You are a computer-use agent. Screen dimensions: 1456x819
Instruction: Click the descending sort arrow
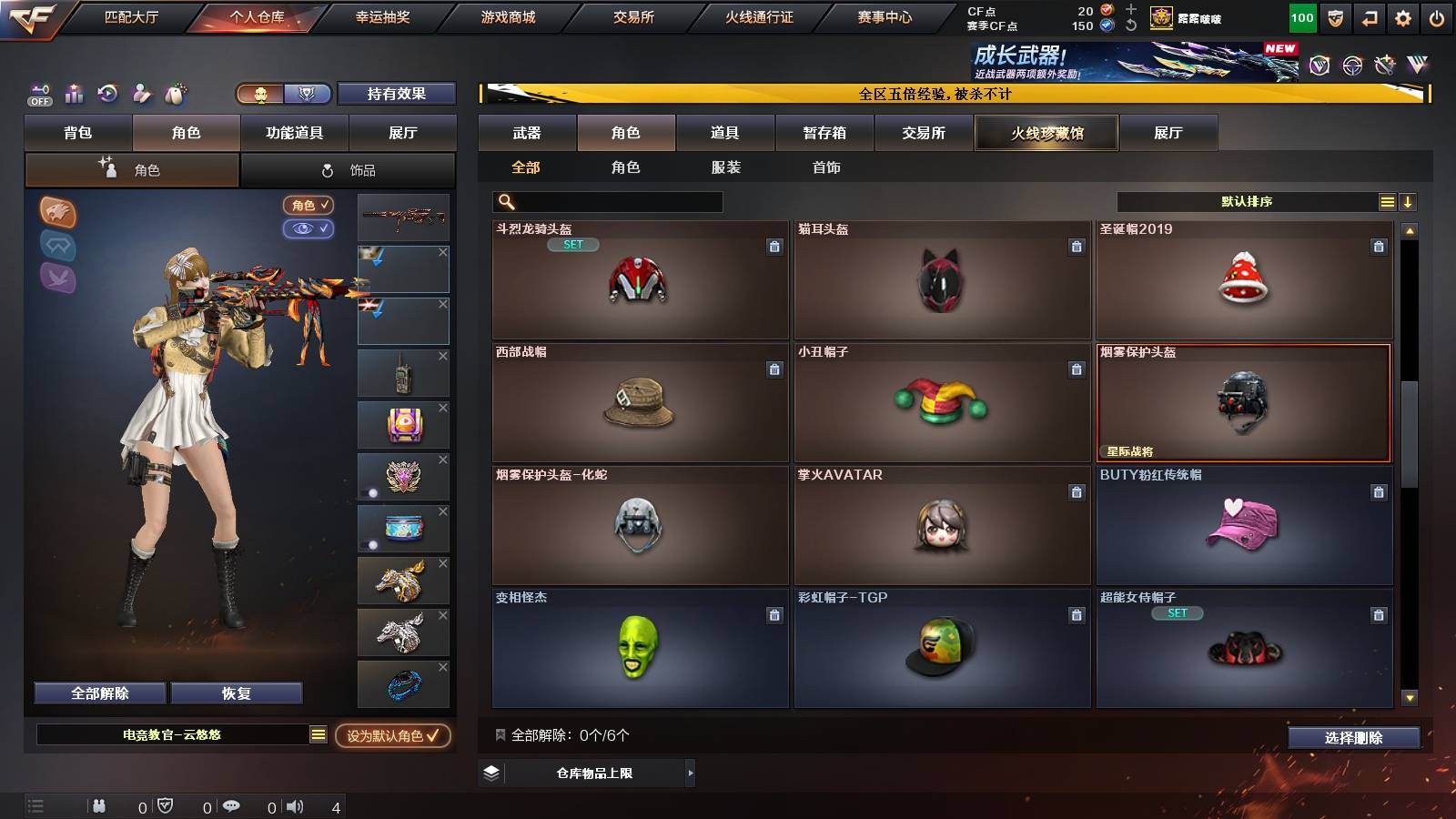coord(1410,201)
